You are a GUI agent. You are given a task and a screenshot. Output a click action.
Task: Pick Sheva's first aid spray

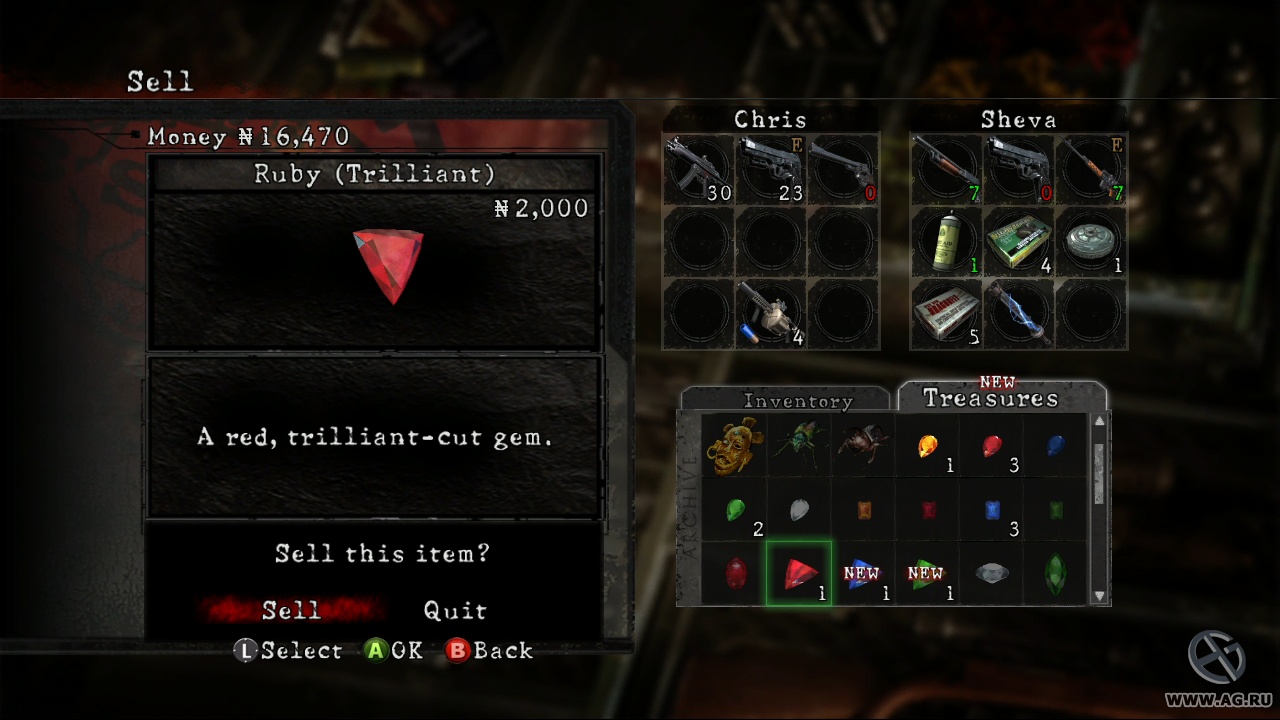pos(946,242)
